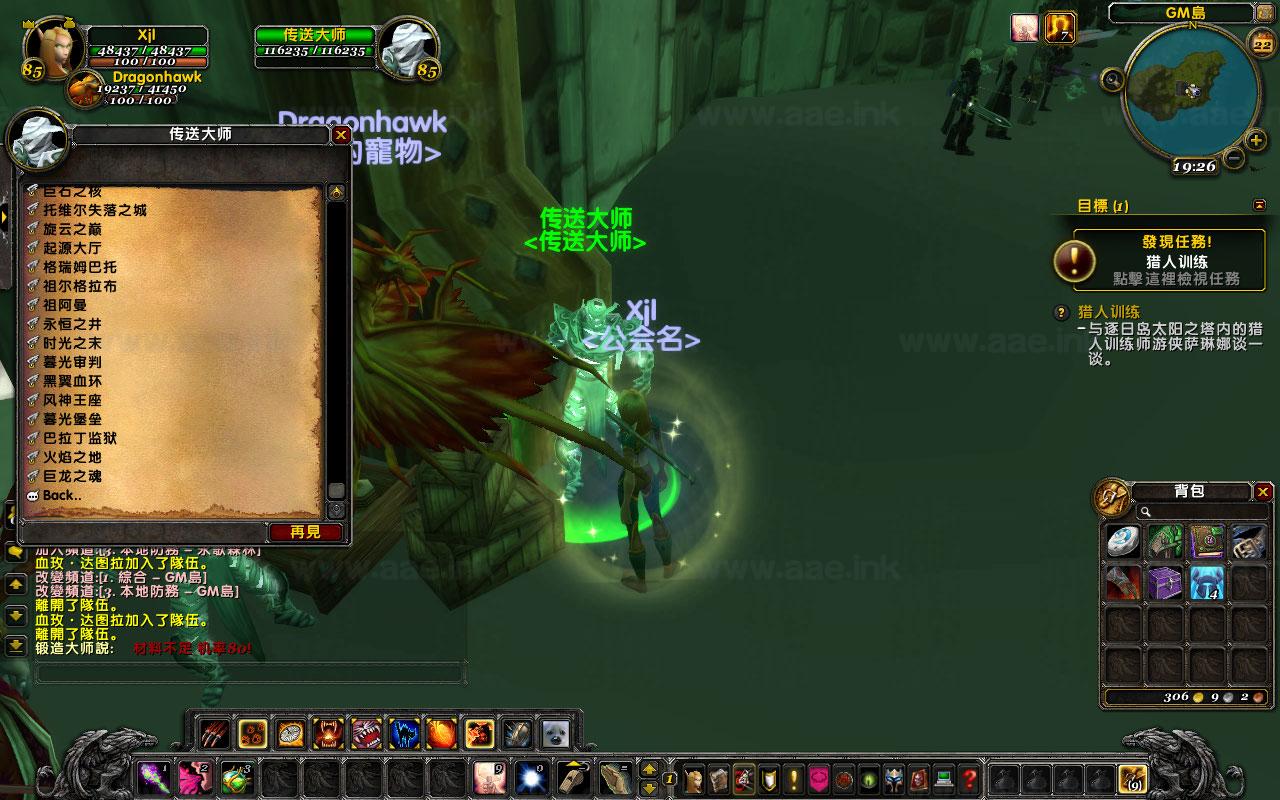Select the 传送大师 target portrait
1280x800 pixels.
tap(408, 46)
